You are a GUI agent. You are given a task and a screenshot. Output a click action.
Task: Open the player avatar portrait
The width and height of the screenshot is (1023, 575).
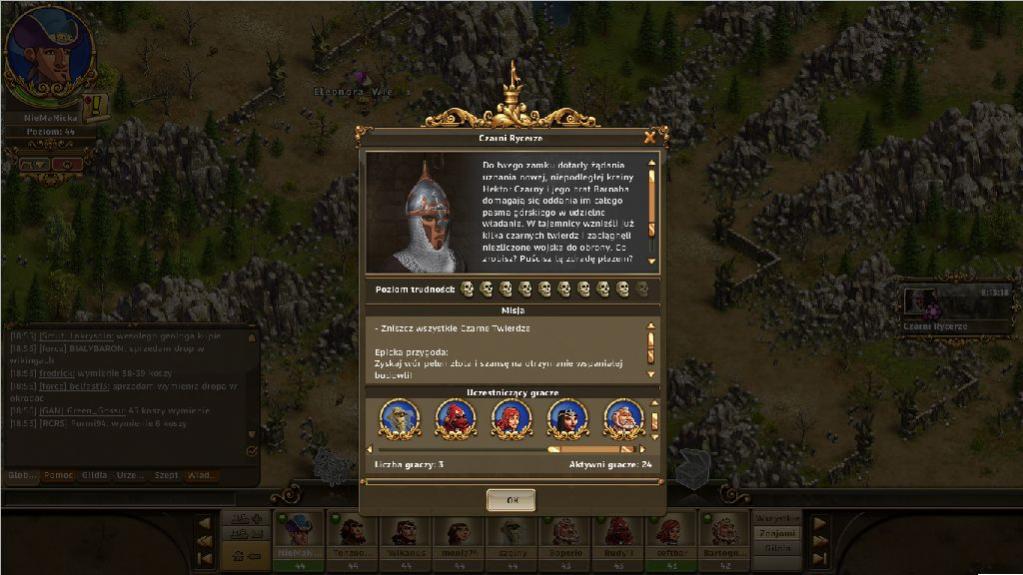tap(49, 53)
